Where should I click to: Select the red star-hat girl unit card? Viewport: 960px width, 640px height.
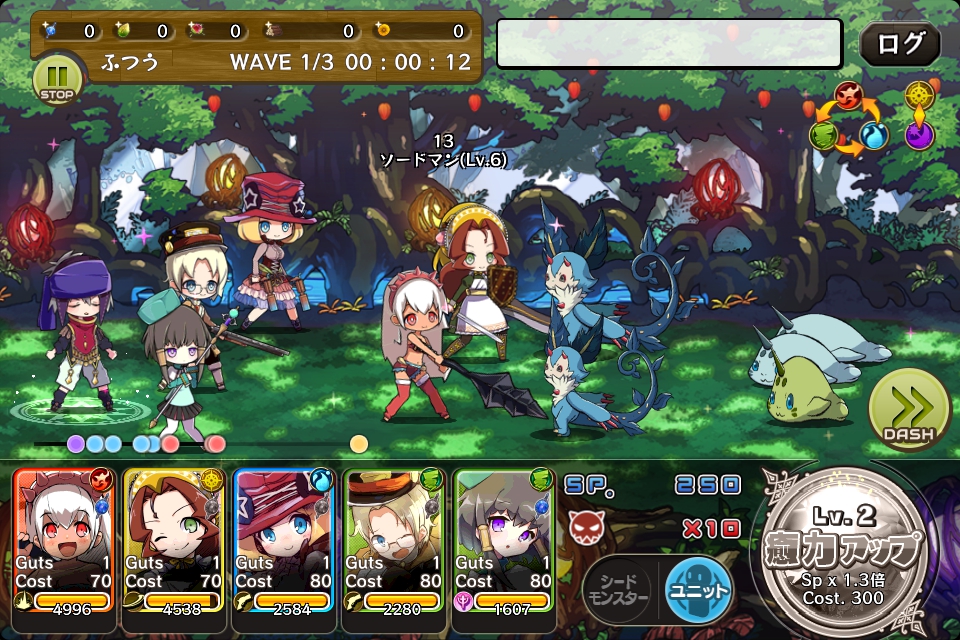point(284,538)
